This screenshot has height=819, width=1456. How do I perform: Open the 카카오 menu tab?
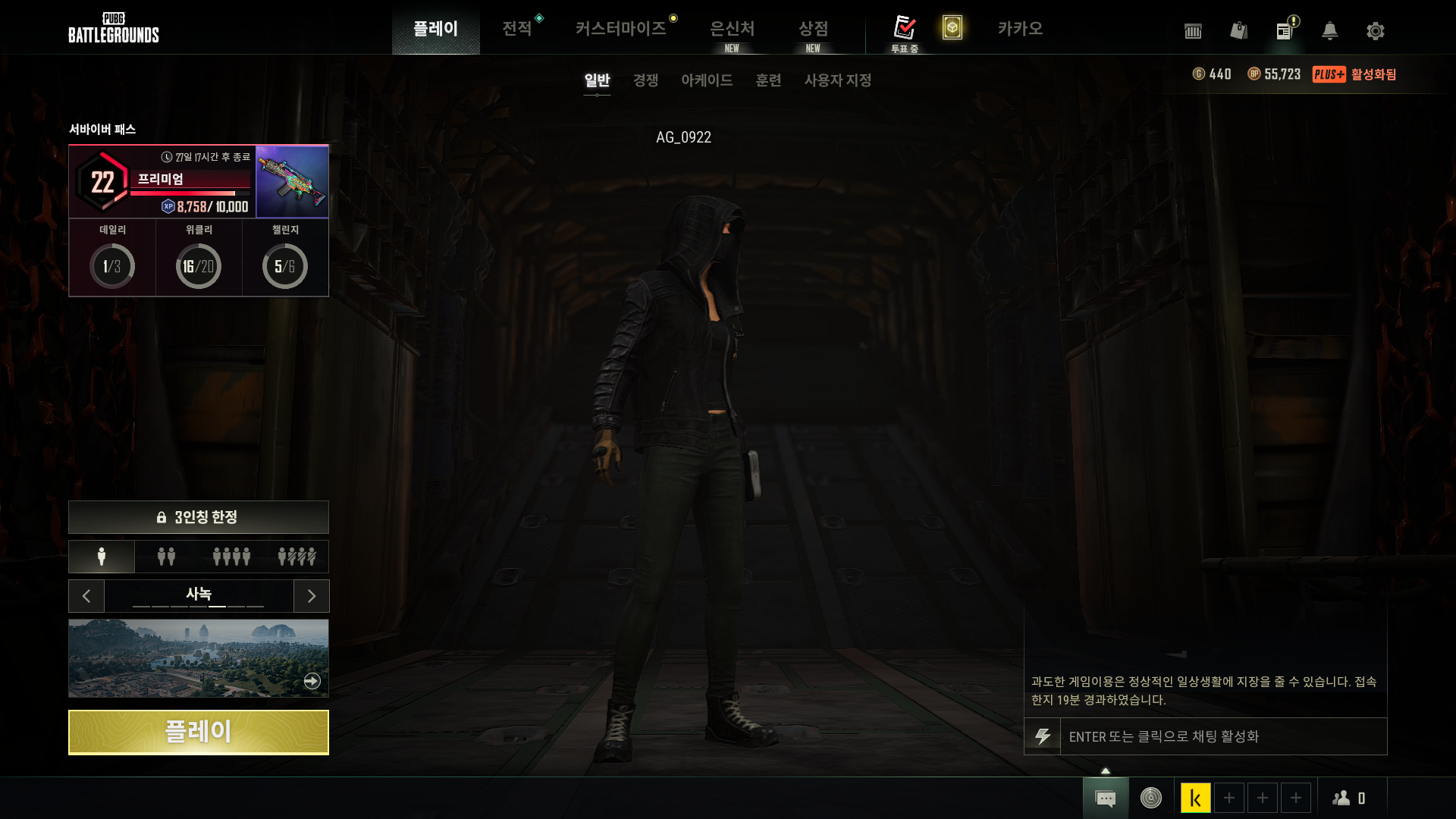(x=1020, y=29)
